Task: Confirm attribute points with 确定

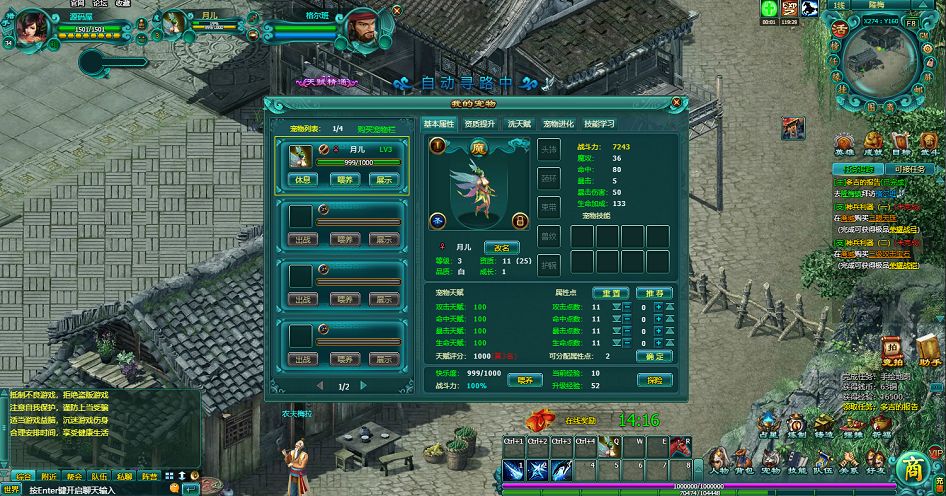Action: [654, 356]
